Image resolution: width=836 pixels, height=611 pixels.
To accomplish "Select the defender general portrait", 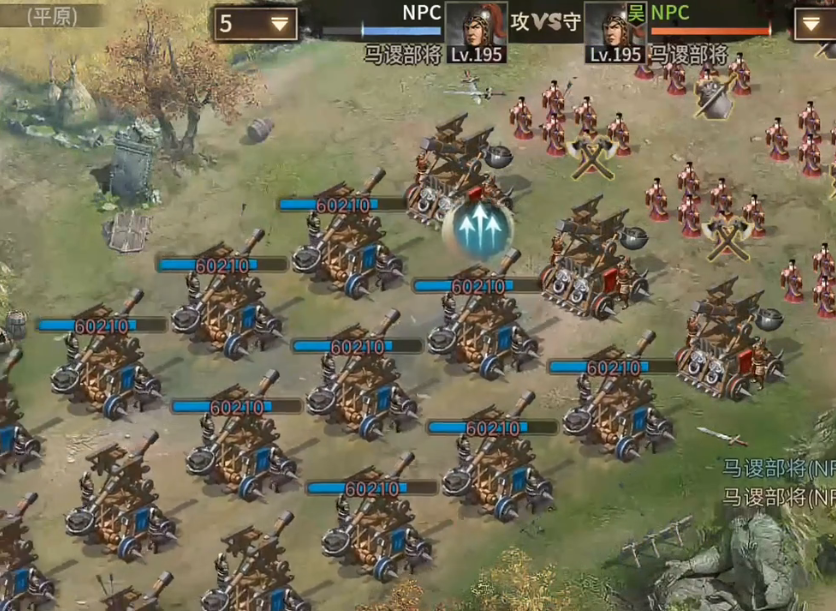I will tap(614, 30).
